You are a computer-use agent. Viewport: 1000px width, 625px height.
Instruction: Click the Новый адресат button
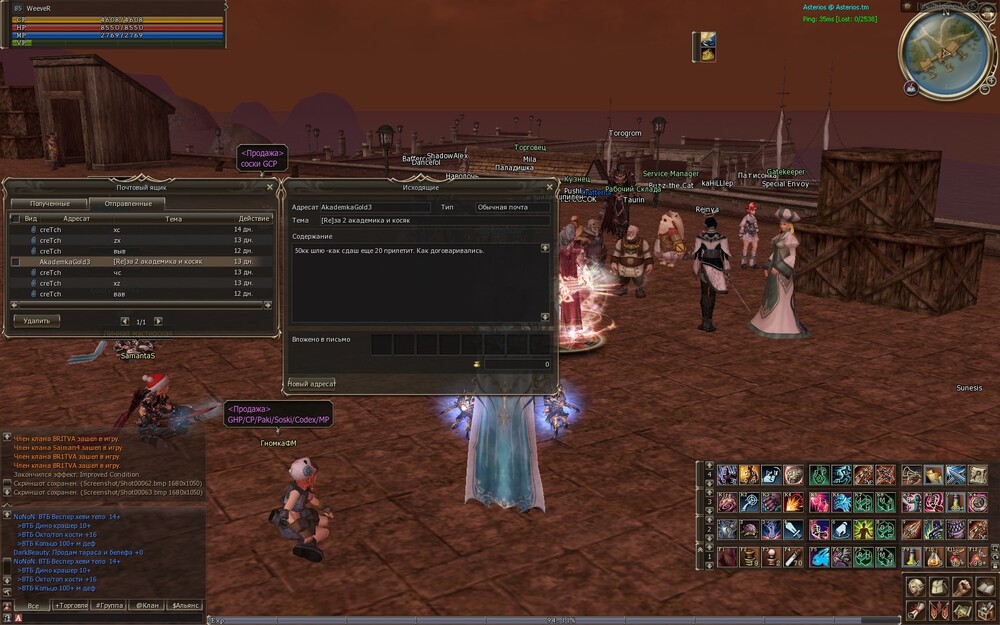point(311,383)
